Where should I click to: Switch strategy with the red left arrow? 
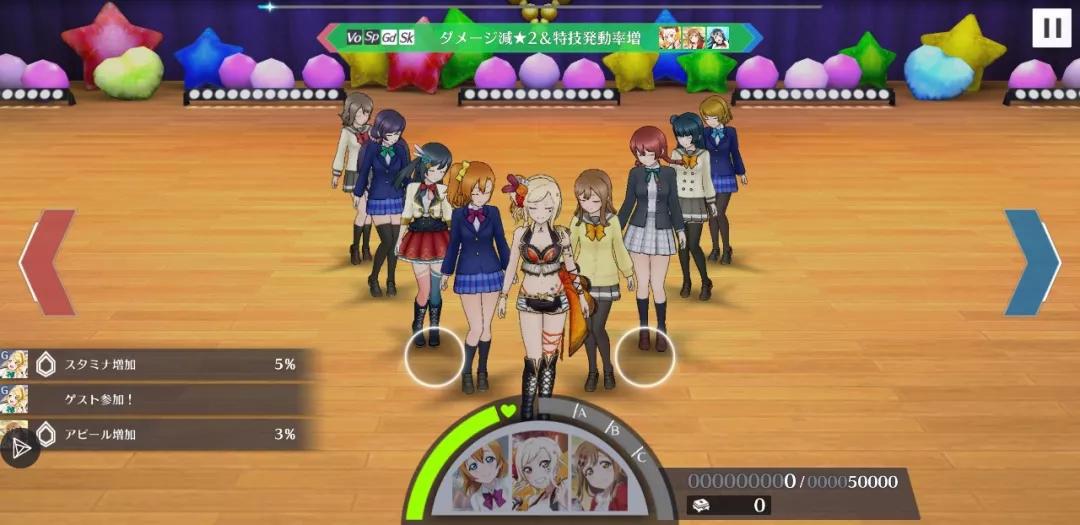point(47,263)
